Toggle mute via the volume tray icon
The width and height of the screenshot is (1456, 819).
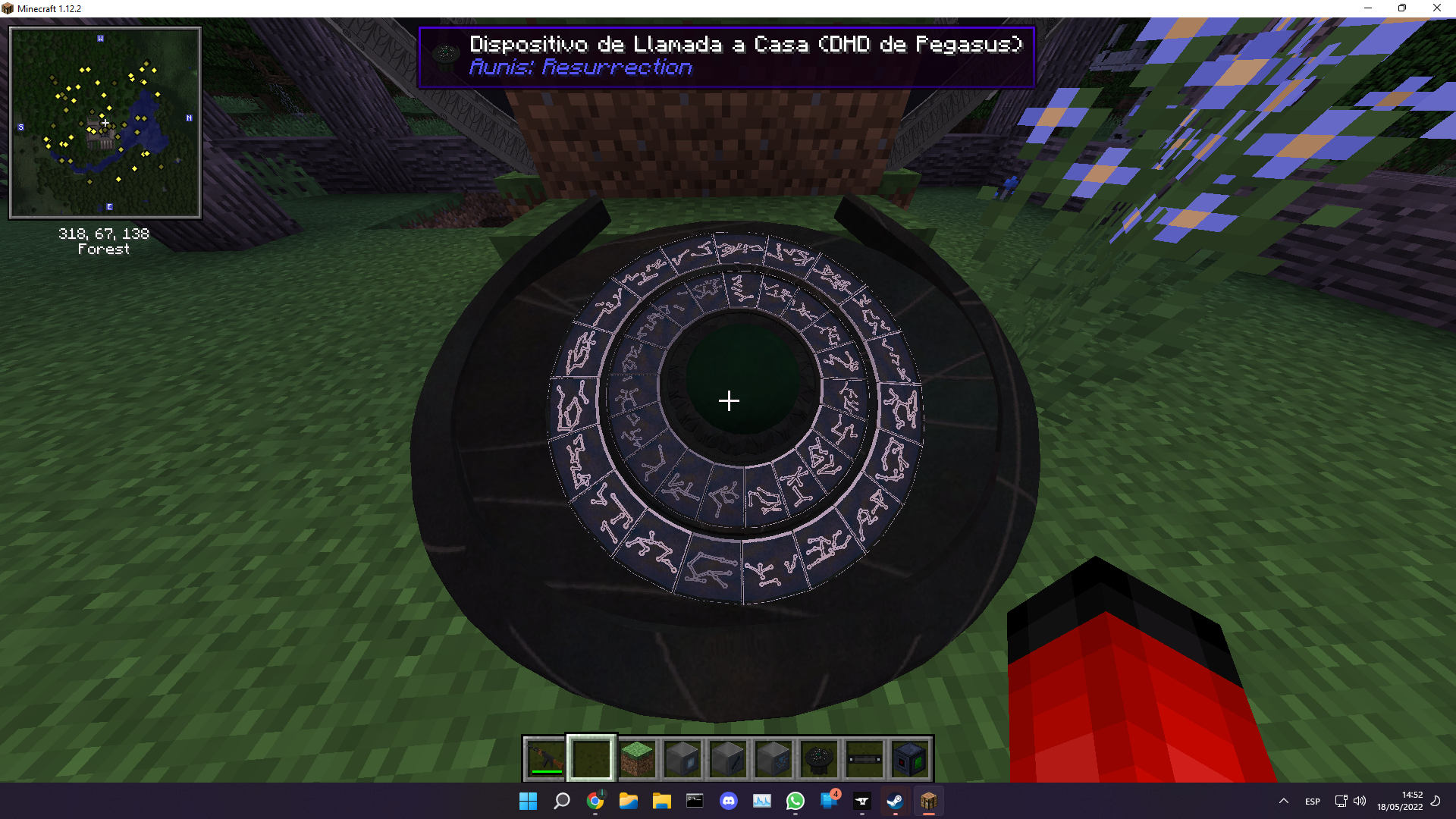[x=1359, y=801]
